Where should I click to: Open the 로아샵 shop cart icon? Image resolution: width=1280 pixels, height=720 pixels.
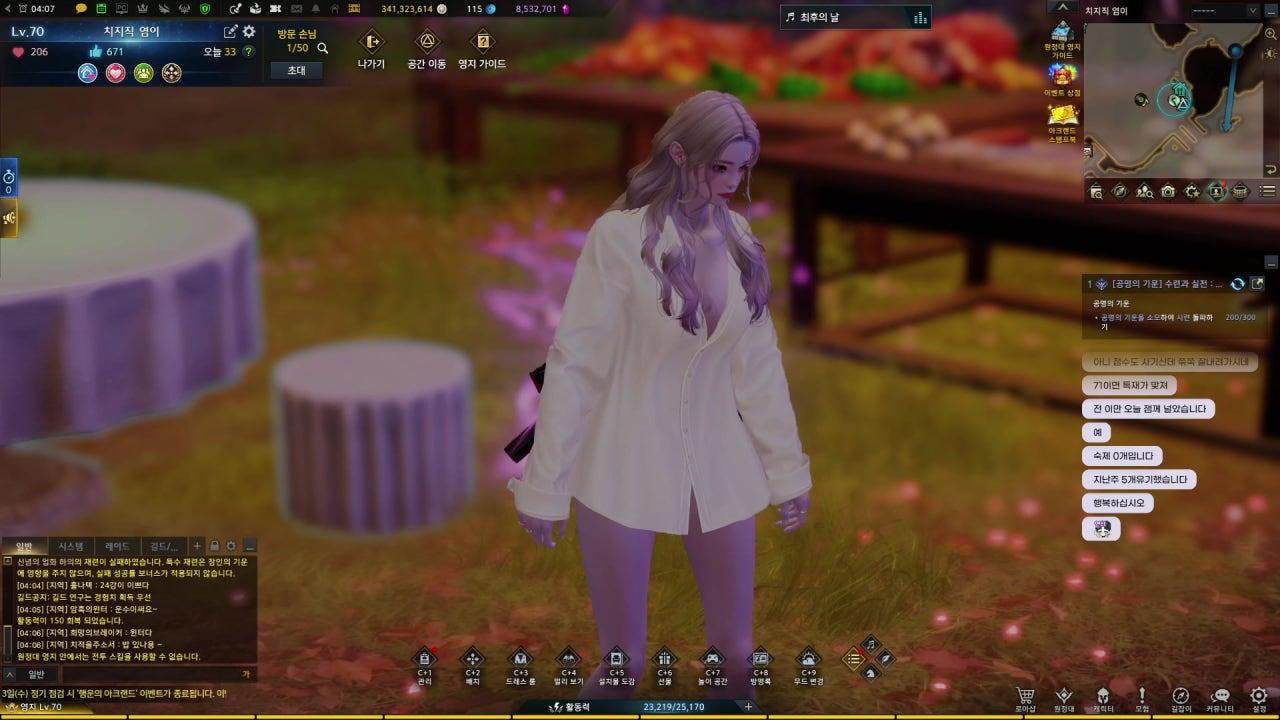click(x=1025, y=696)
